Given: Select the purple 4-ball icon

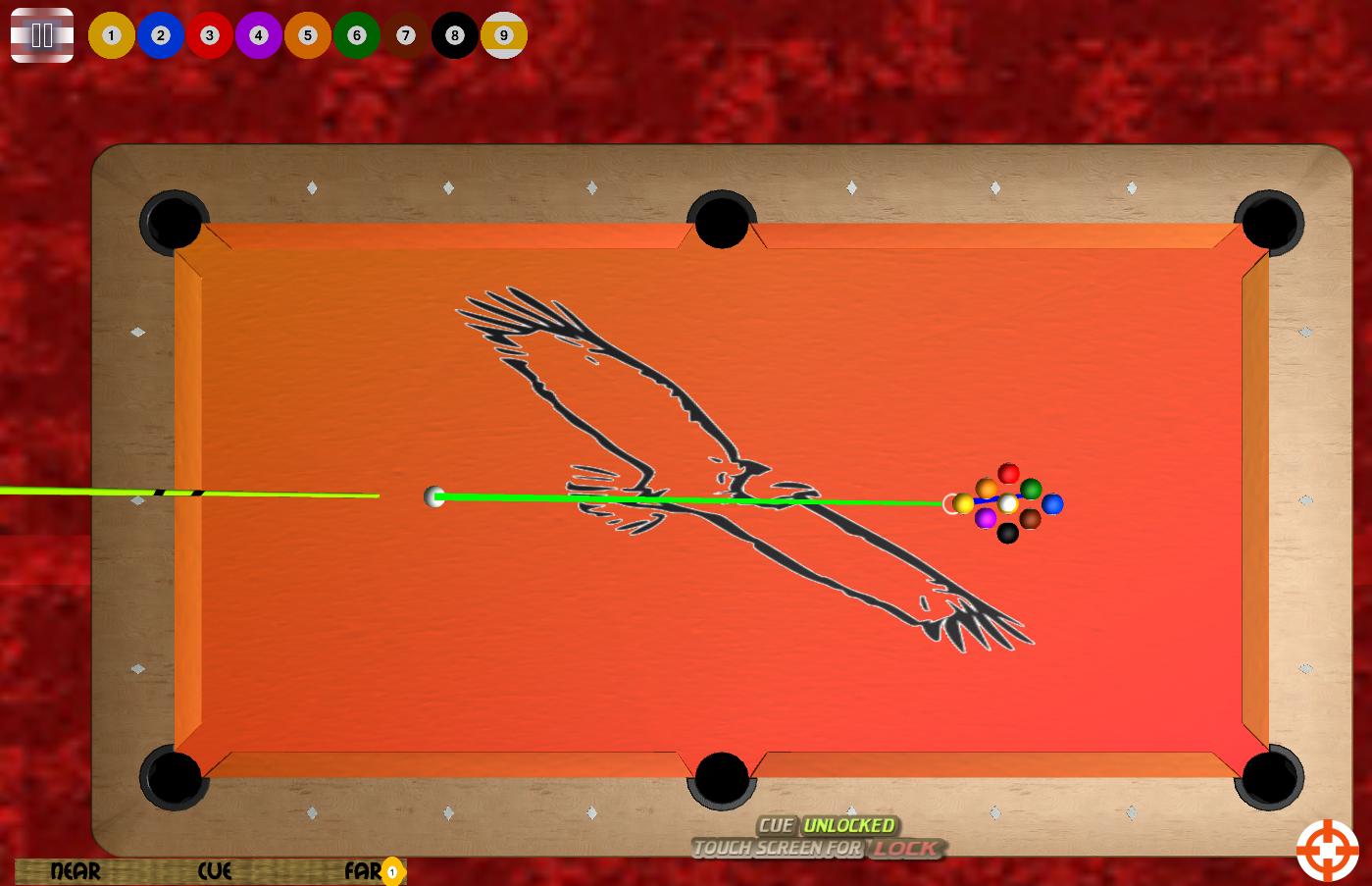Looking at the screenshot, I should [258, 35].
